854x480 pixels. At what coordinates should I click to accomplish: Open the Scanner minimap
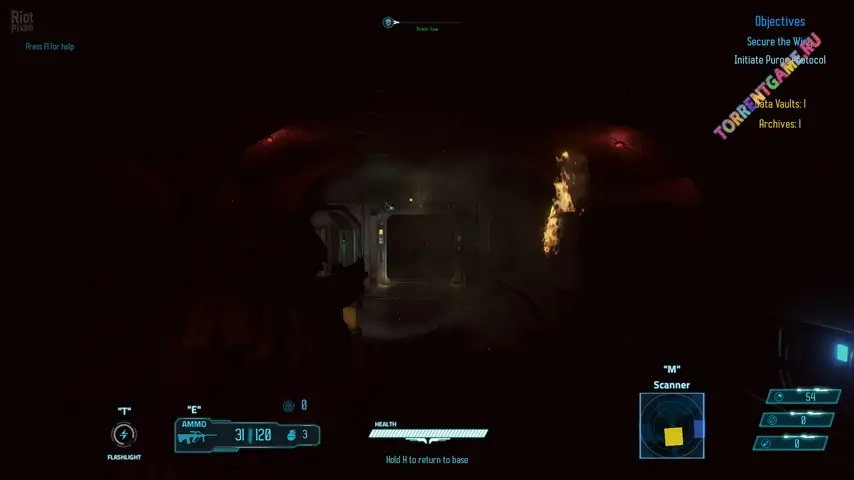click(672, 425)
